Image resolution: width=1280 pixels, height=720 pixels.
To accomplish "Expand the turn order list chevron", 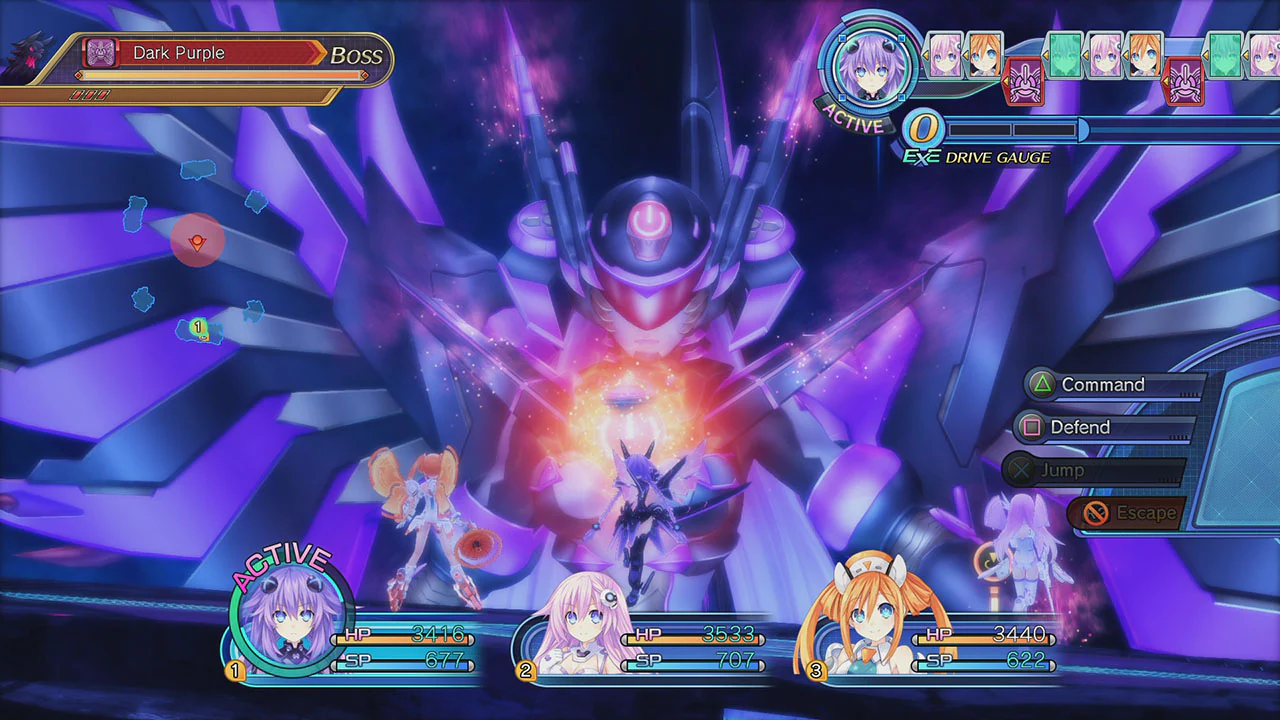I will coord(926,56).
